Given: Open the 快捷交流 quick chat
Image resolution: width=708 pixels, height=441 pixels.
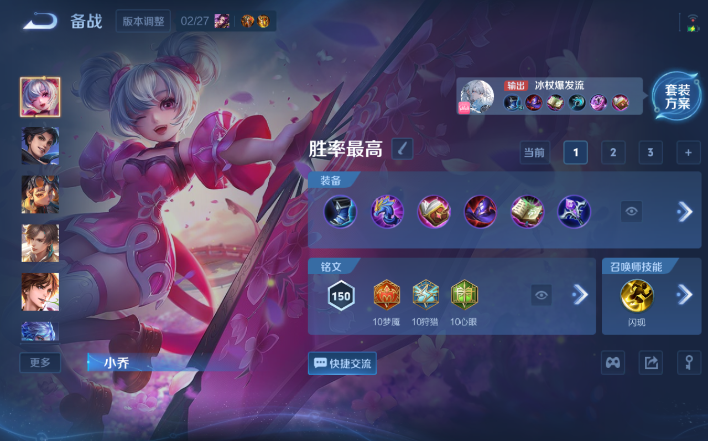Looking at the screenshot, I should (343, 363).
